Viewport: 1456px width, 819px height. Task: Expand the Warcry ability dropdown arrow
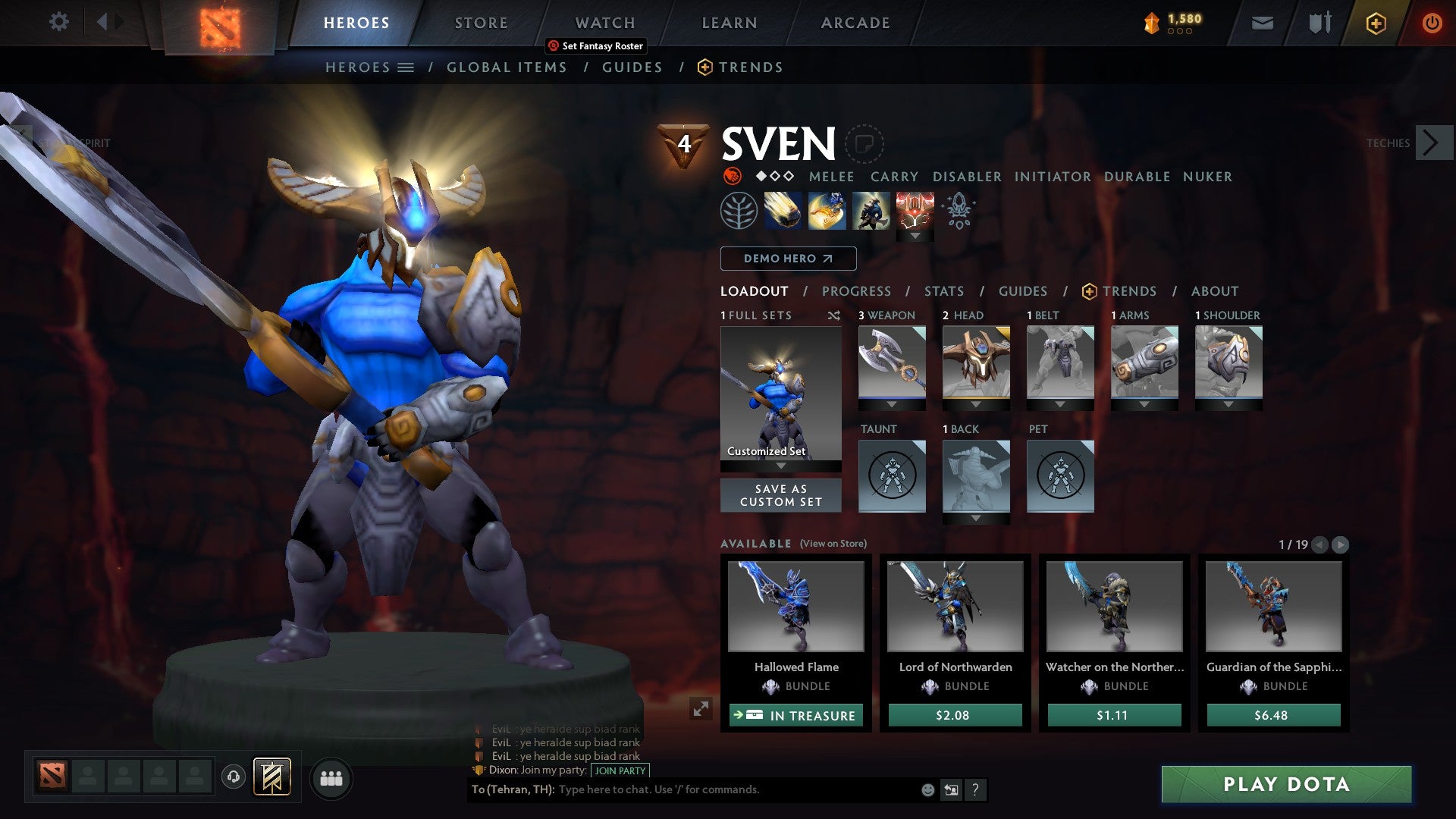tap(916, 236)
